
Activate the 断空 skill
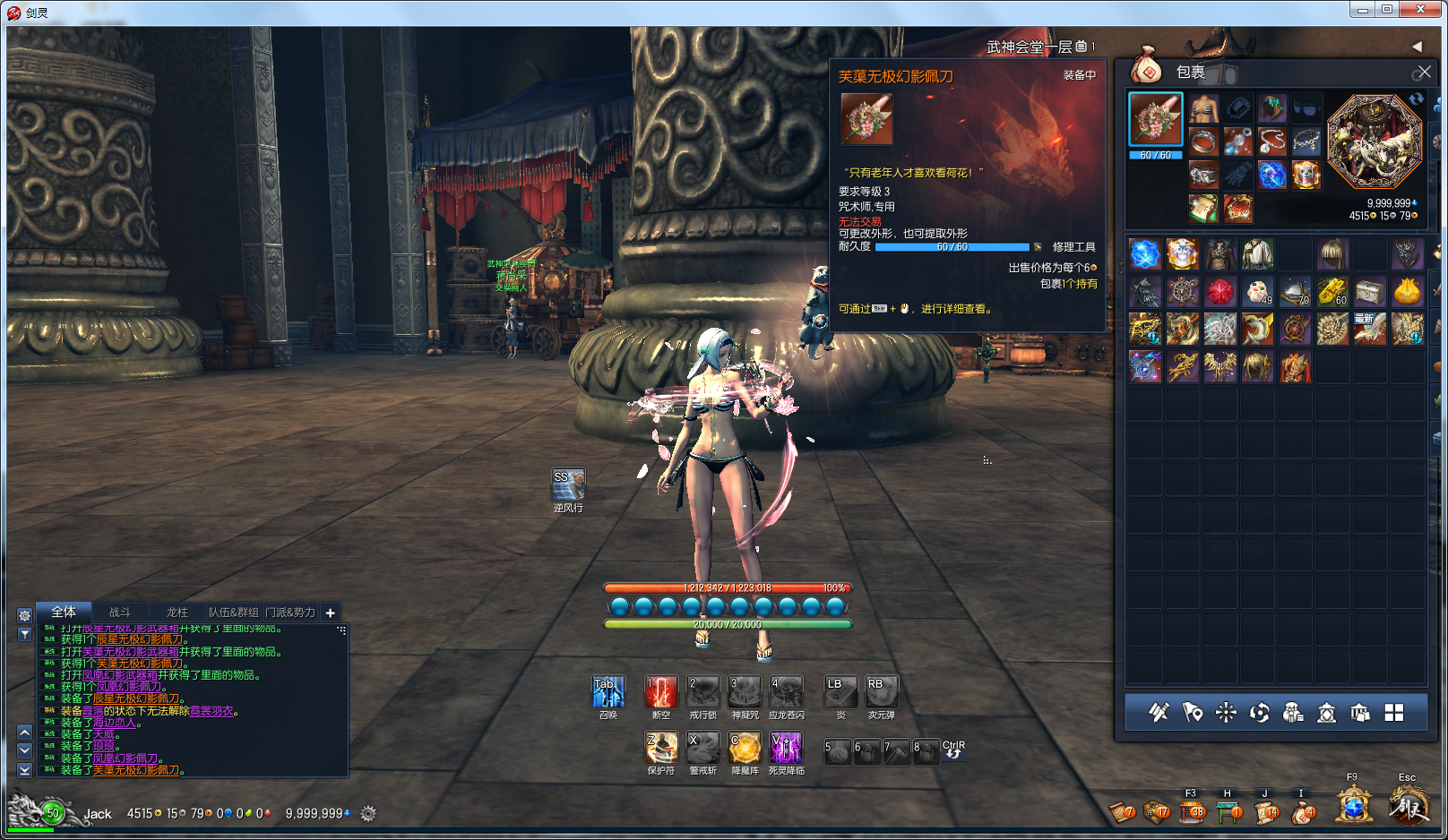tap(661, 692)
